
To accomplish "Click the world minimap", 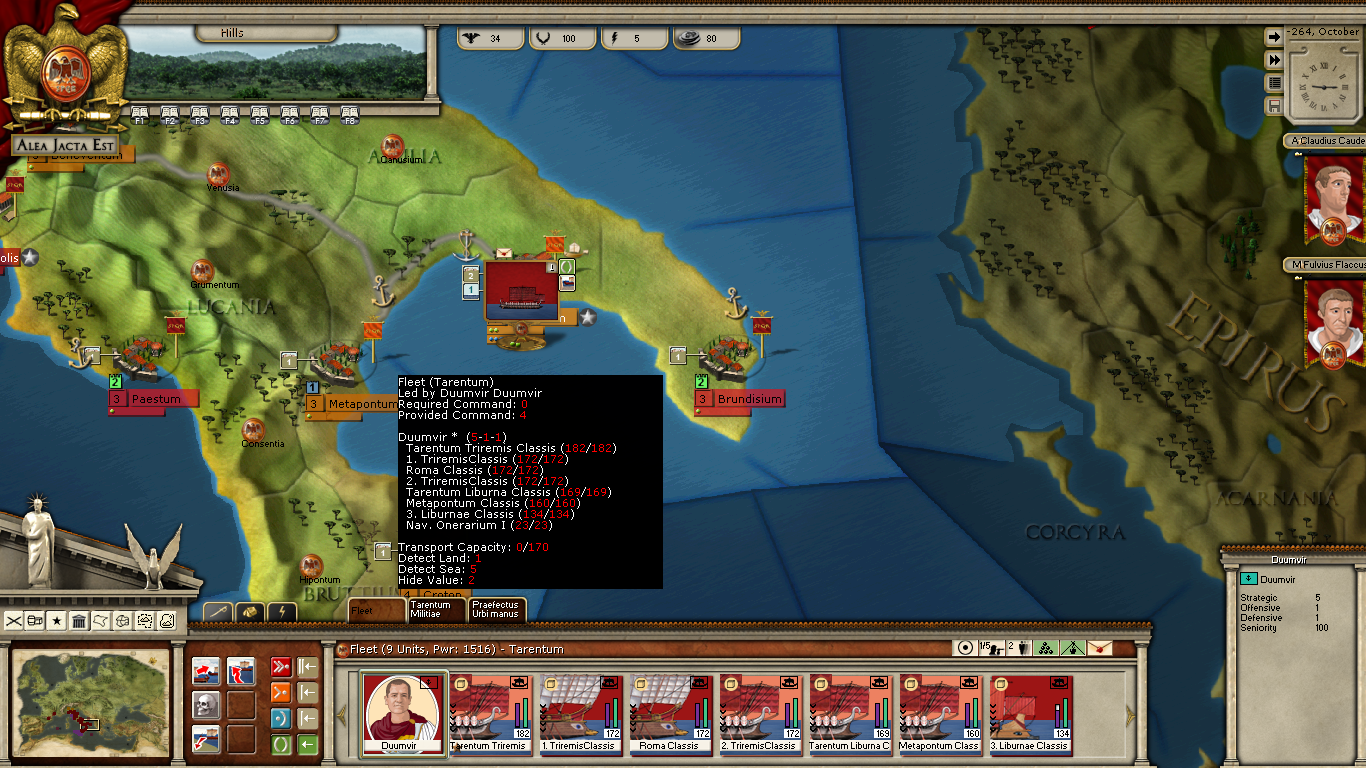I will (x=92, y=701).
